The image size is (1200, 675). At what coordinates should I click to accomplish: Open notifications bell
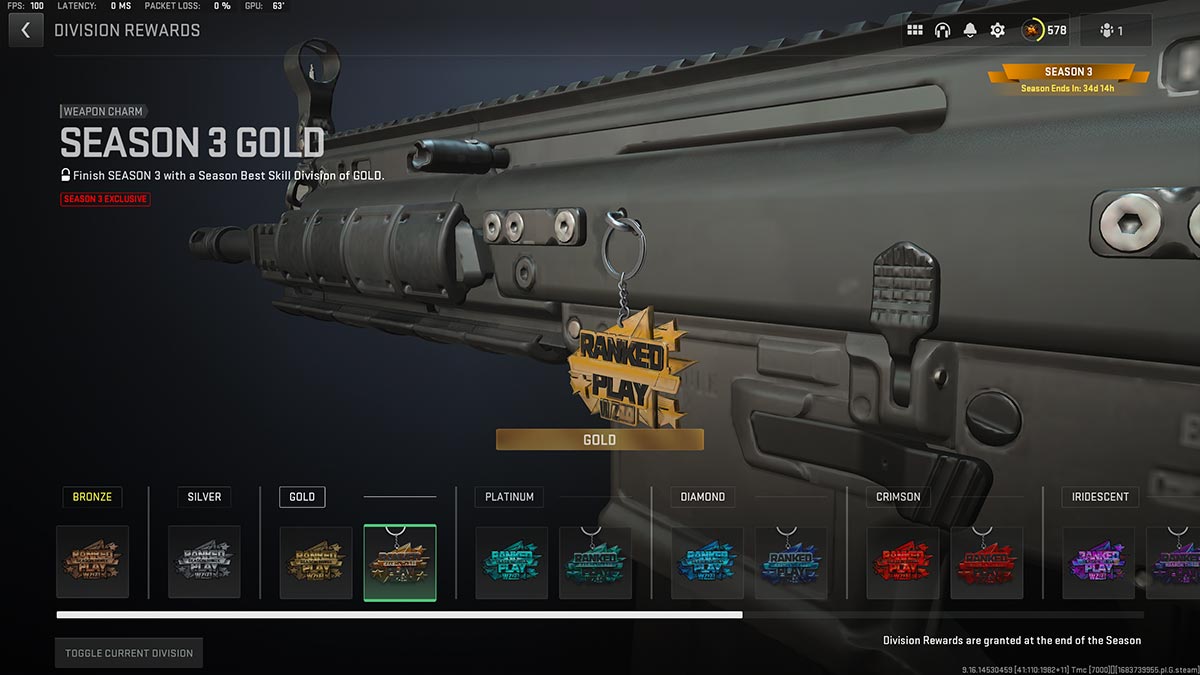[969, 30]
